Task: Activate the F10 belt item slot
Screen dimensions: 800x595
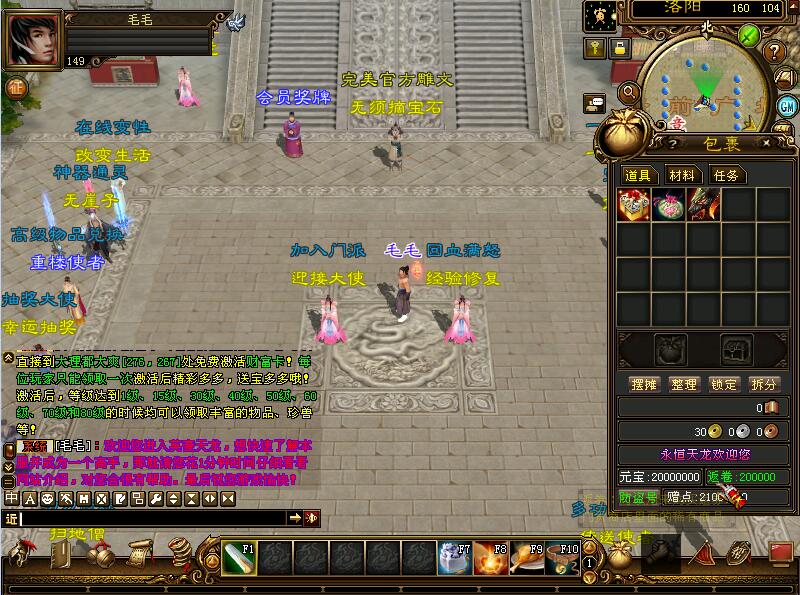Action: click(563, 558)
